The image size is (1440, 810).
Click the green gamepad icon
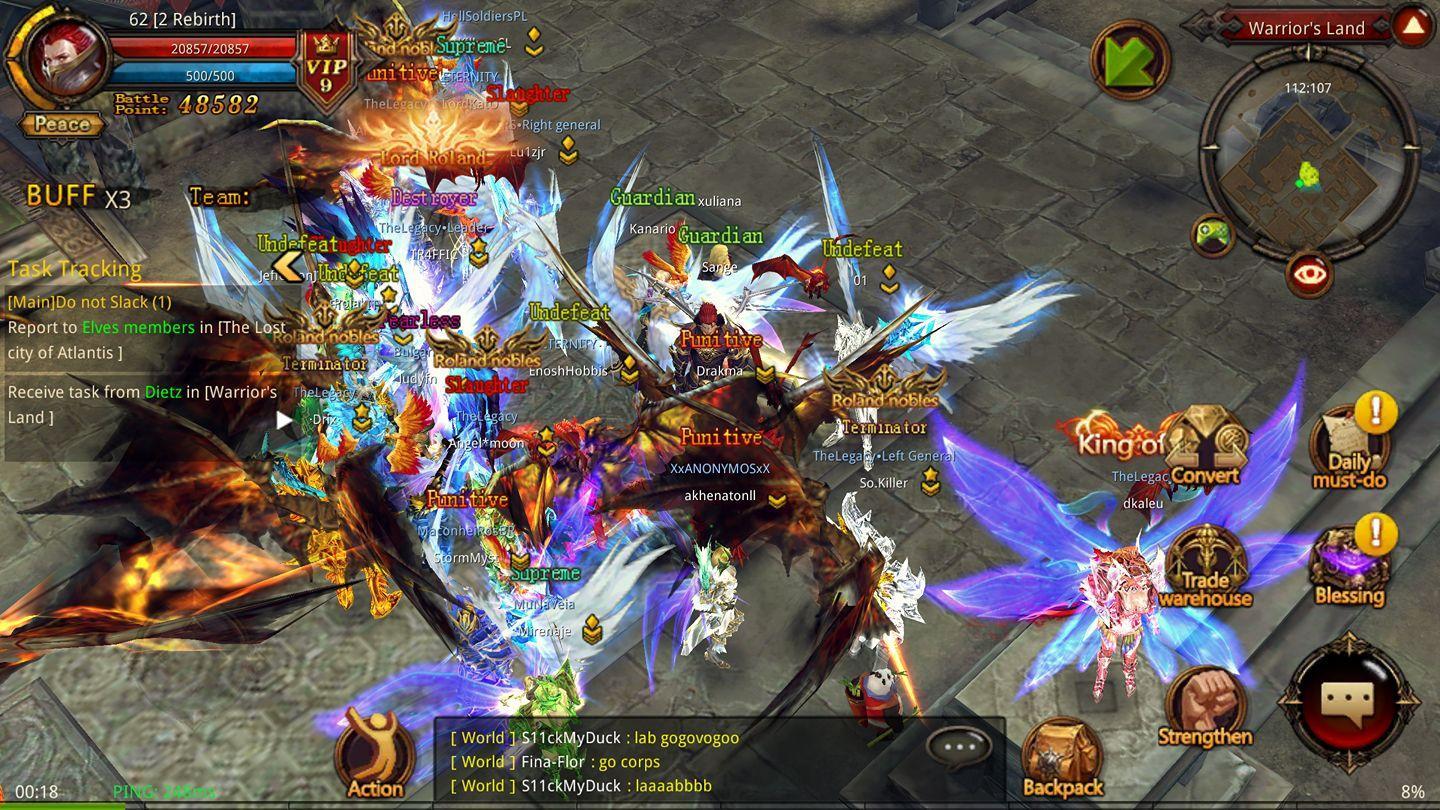(1213, 236)
